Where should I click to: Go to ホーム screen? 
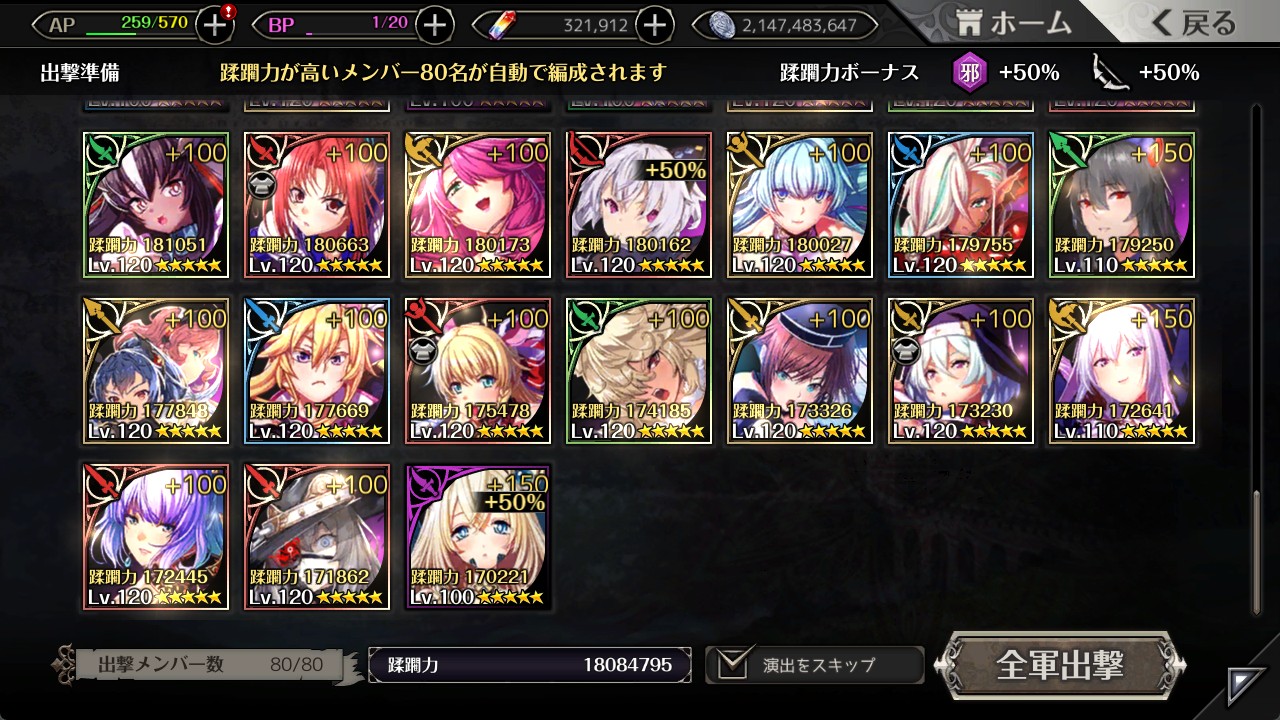(x=1013, y=23)
